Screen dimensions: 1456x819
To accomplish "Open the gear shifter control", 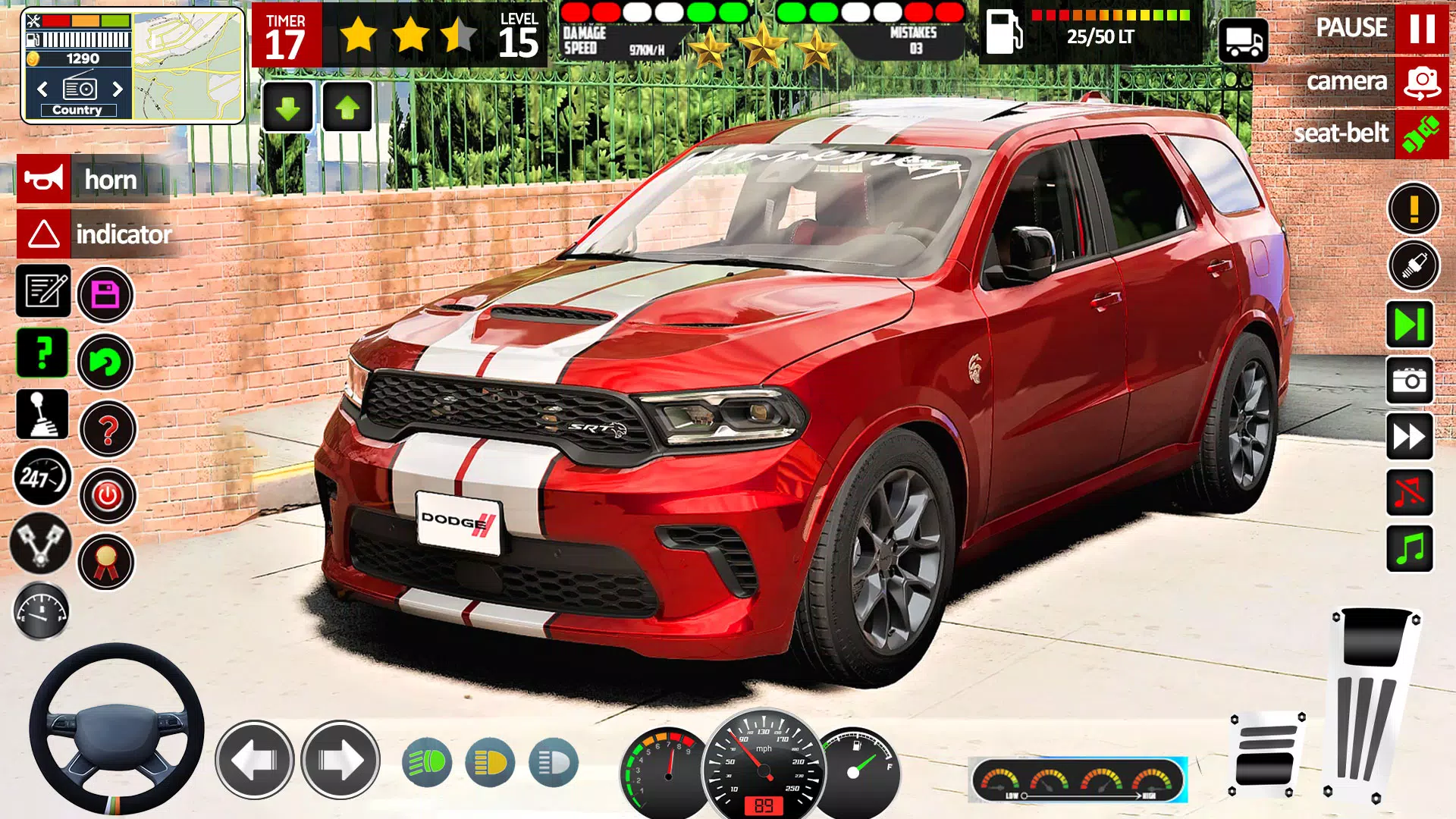I will [42, 415].
